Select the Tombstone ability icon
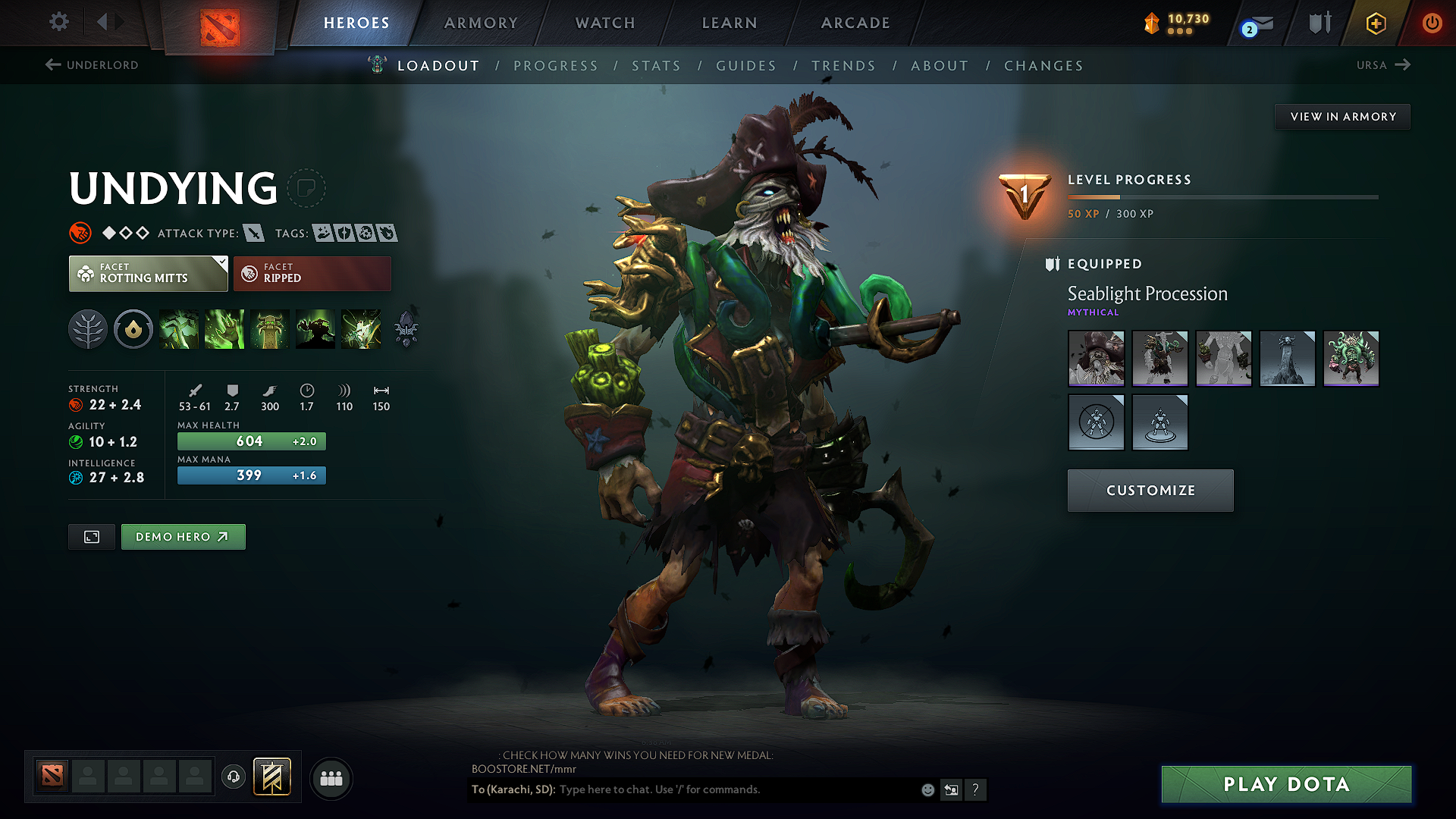The image size is (1456, 819). (270, 329)
